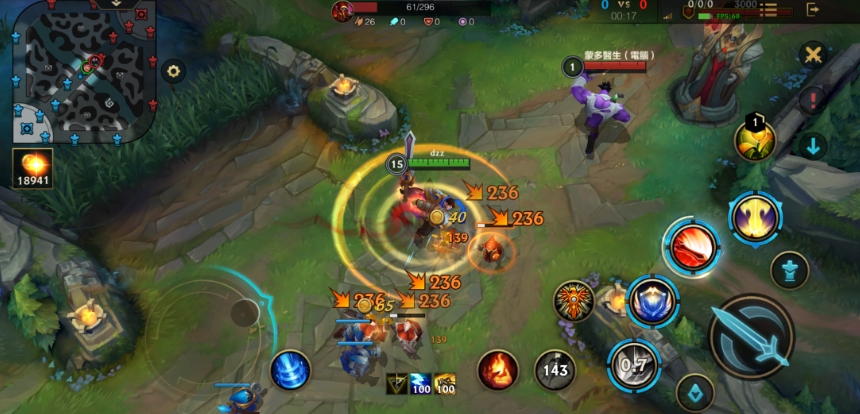
Task: Tap the basic attack sword button
Action: point(751,335)
